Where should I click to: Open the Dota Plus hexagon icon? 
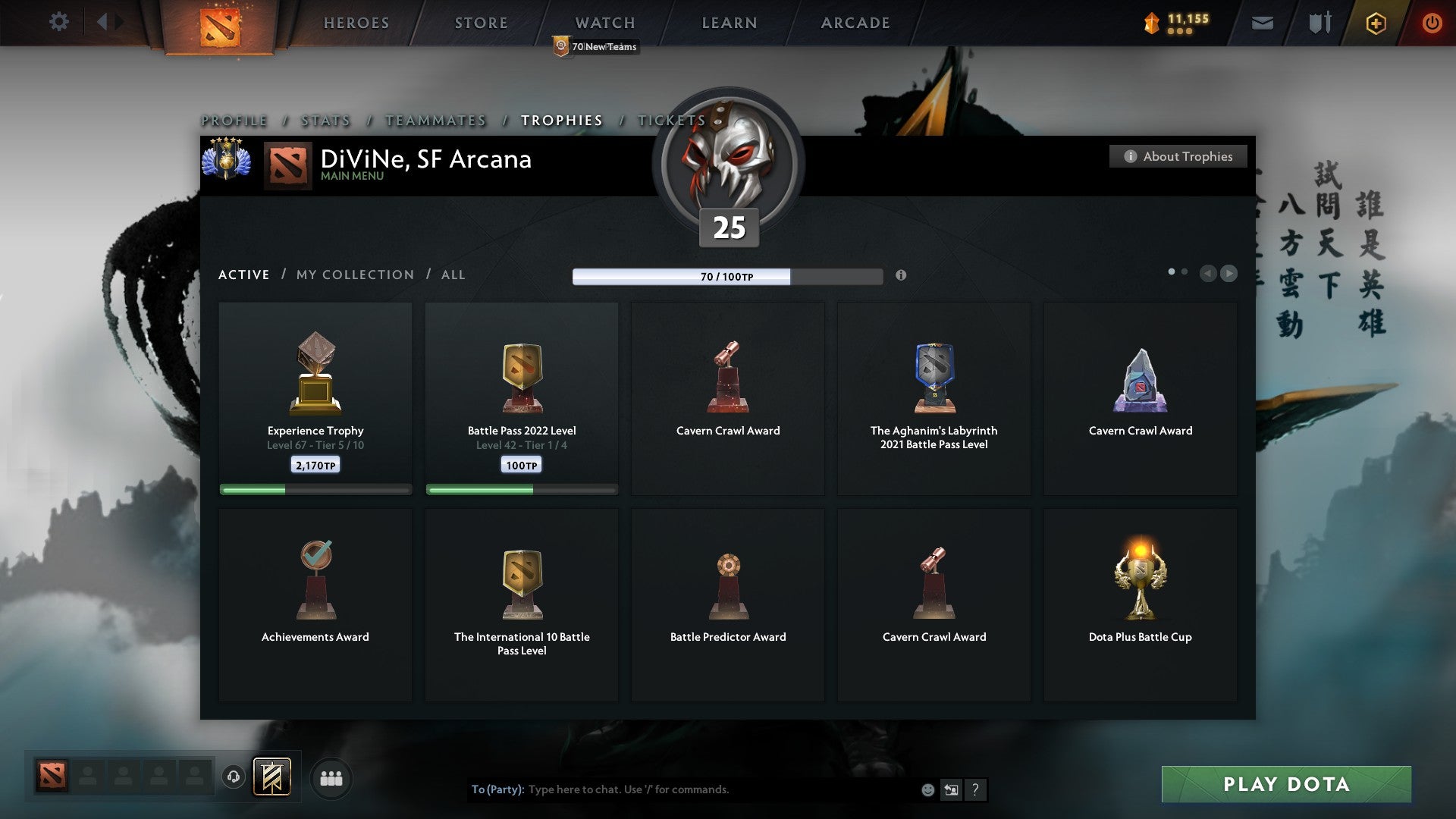pos(1376,23)
